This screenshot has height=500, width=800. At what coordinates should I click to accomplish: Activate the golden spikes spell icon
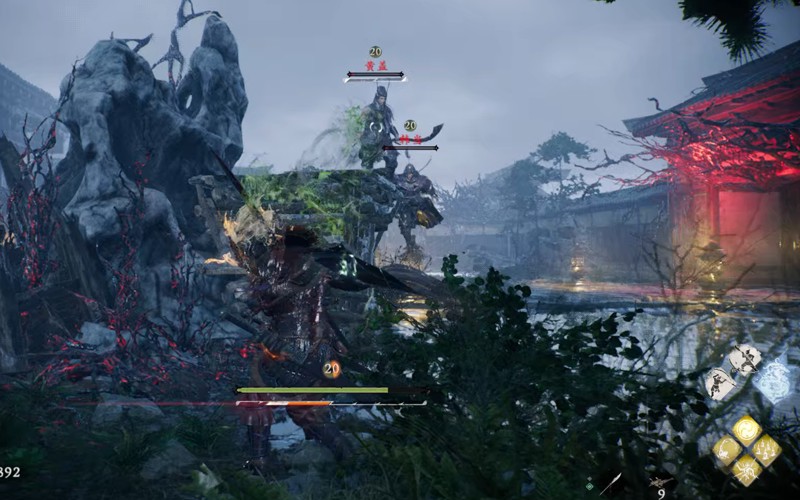[x=767, y=450]
